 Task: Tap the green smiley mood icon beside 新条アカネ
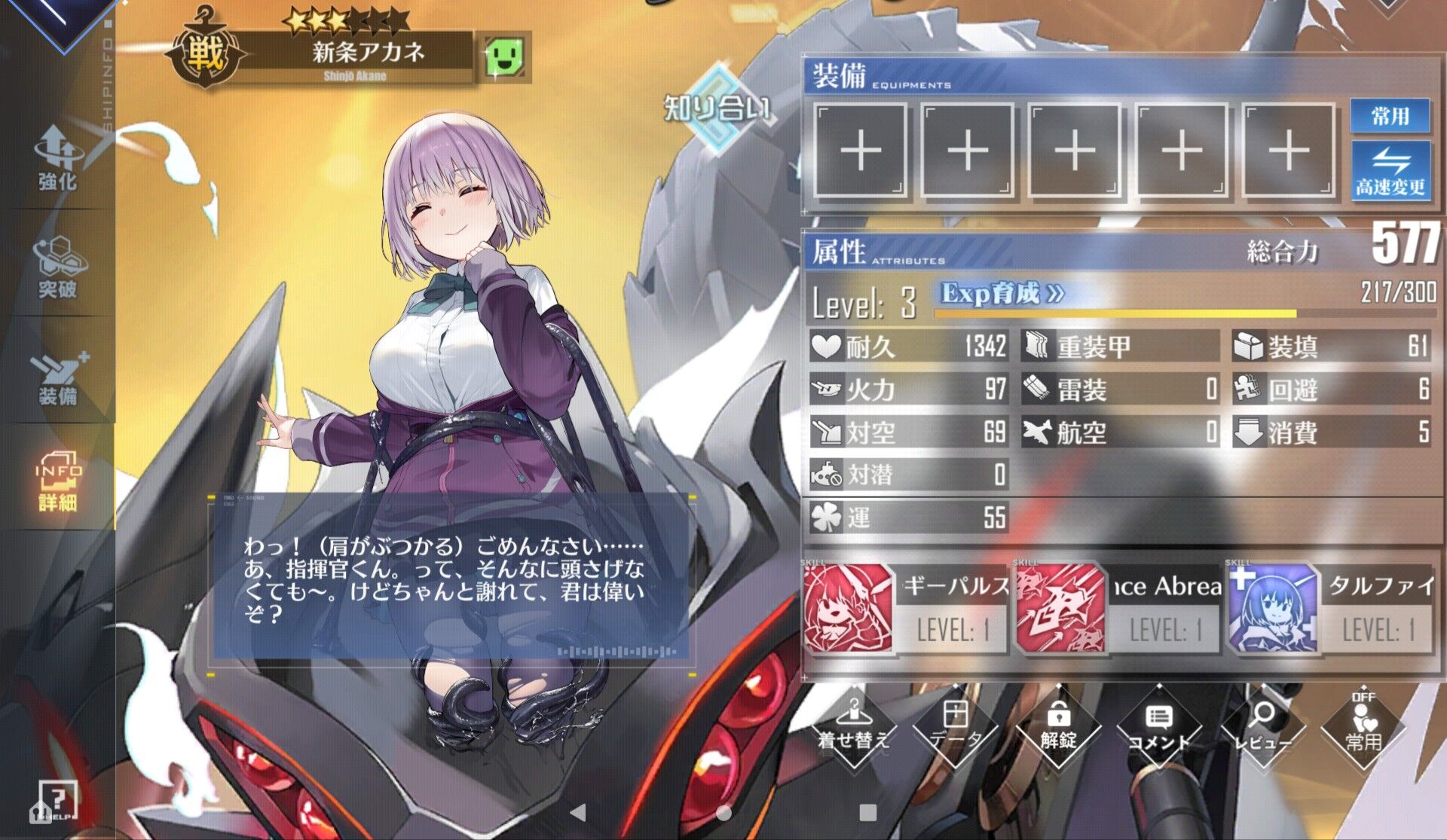click(x=503, y=57)
